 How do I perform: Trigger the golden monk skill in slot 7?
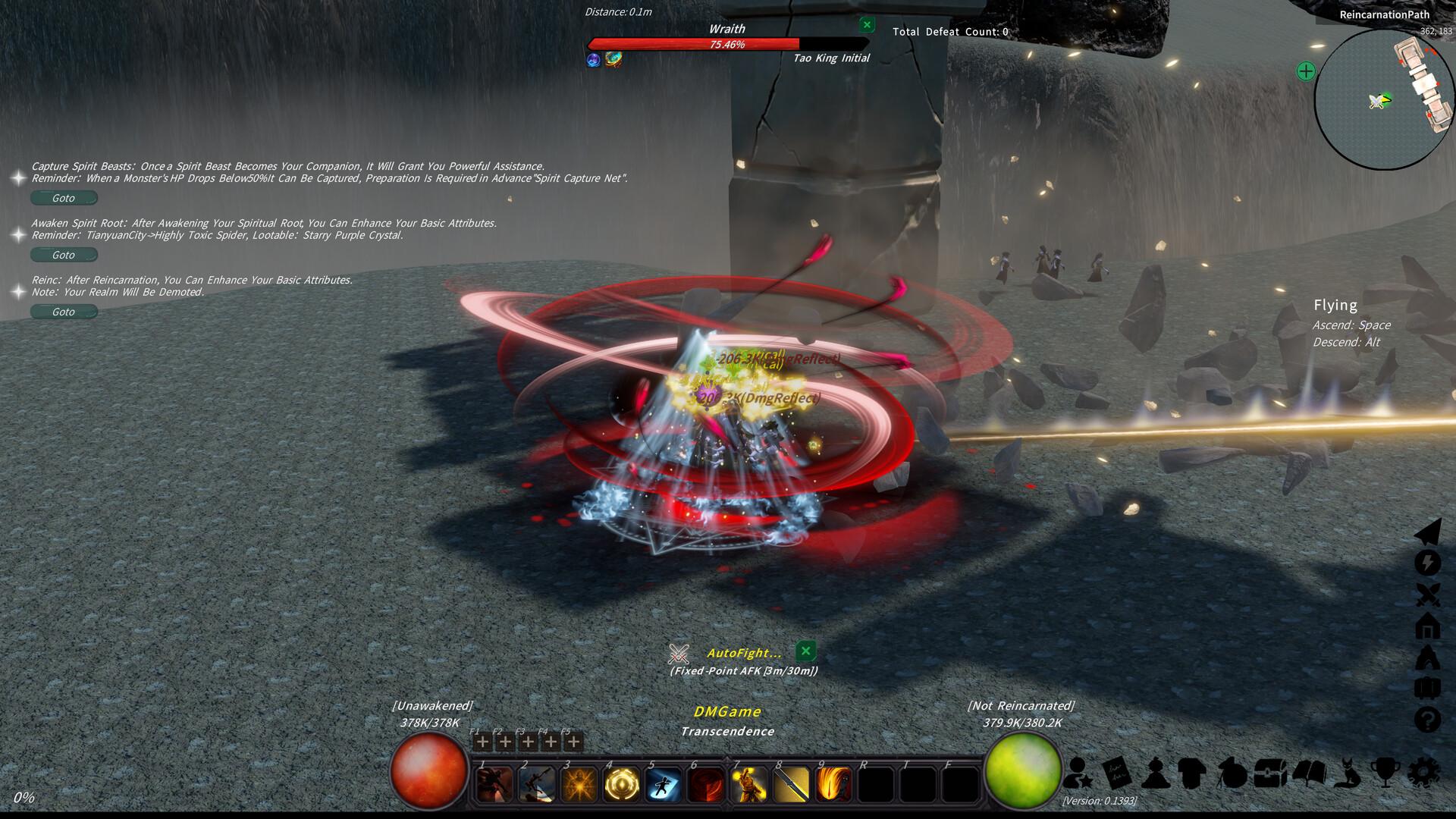click(x=748, y=783)
